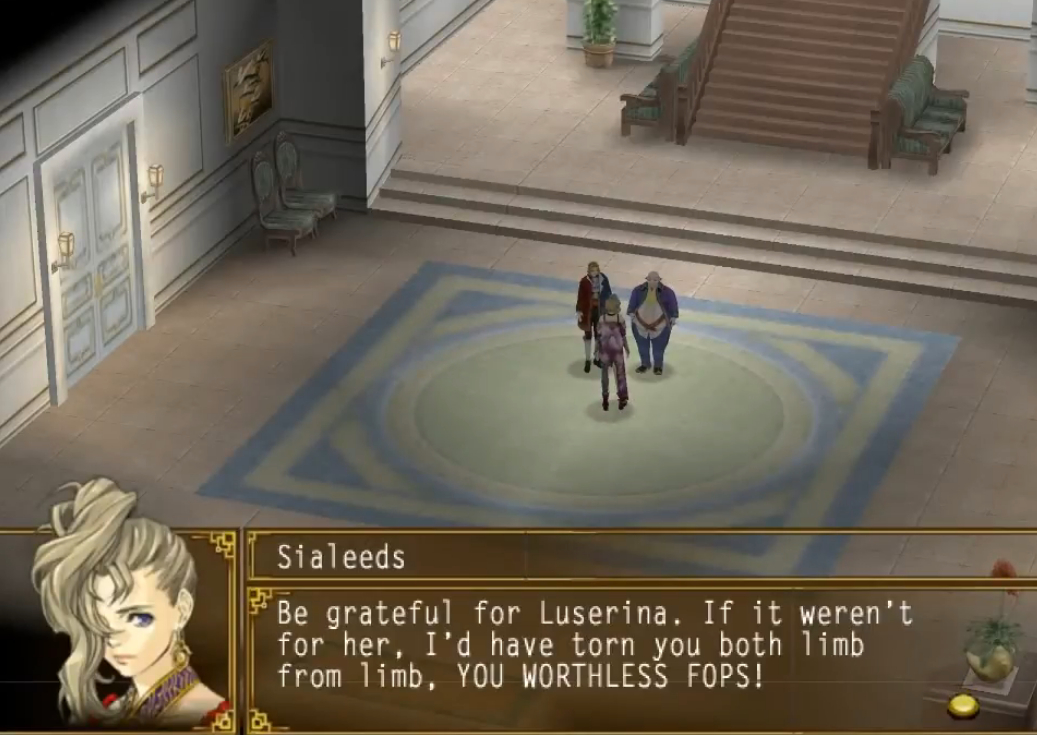Advance dialogue with the gold continue button
This screenshot has width=1037, height=735.
[963, 706]
